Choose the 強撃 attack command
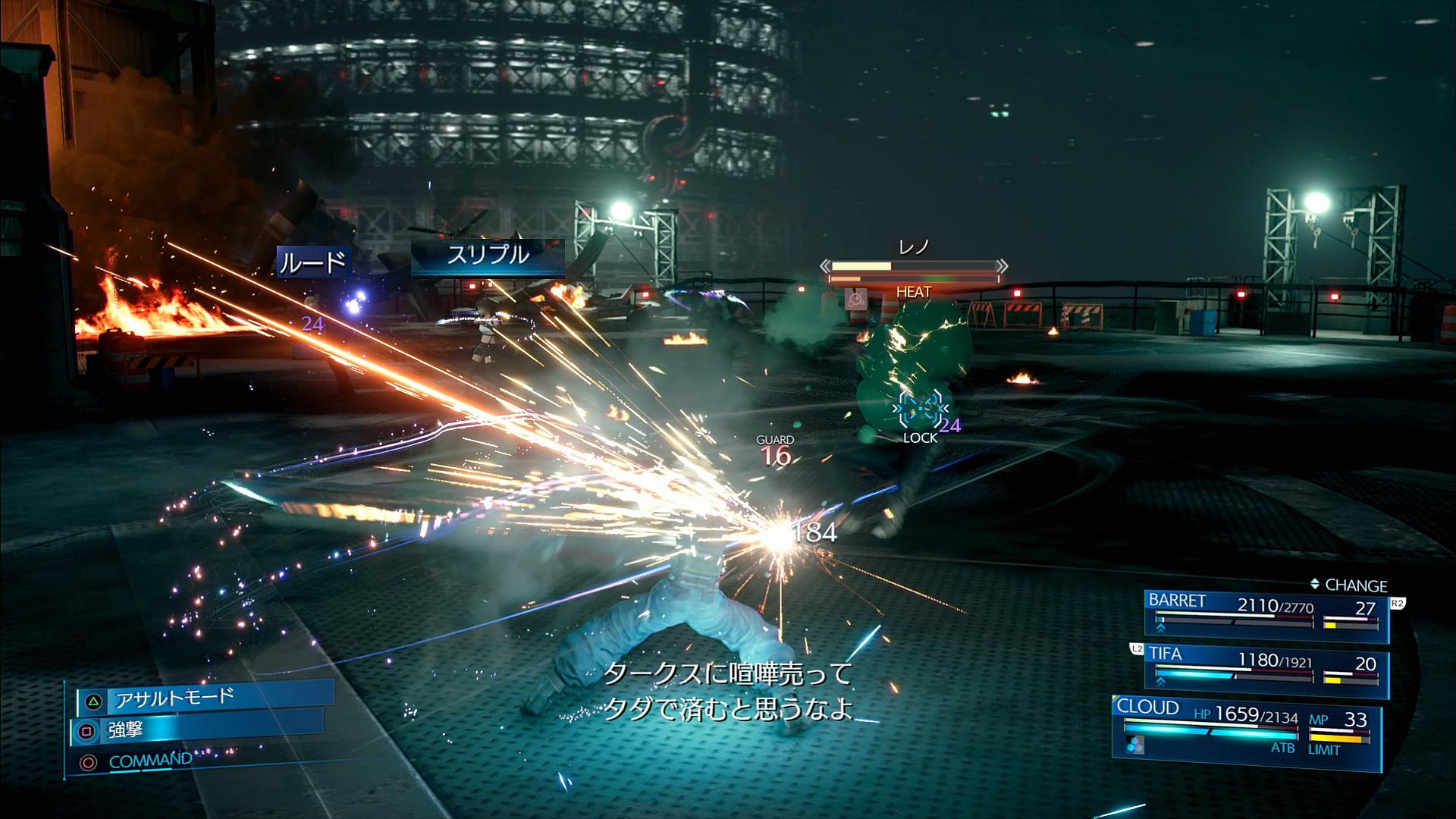The height and width of the screenshot is (819, 1456). coord(197,731)
